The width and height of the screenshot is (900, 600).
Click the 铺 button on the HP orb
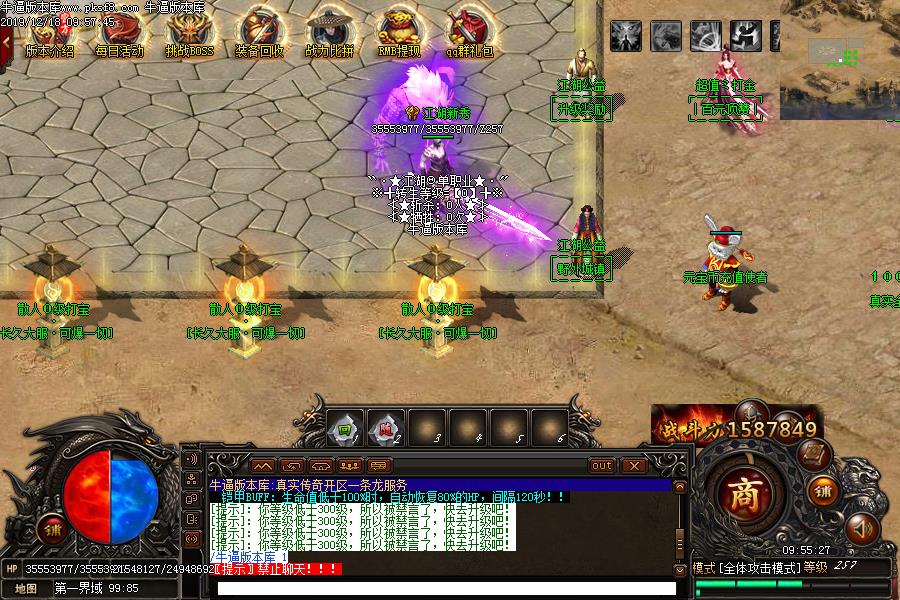(51, 530)
